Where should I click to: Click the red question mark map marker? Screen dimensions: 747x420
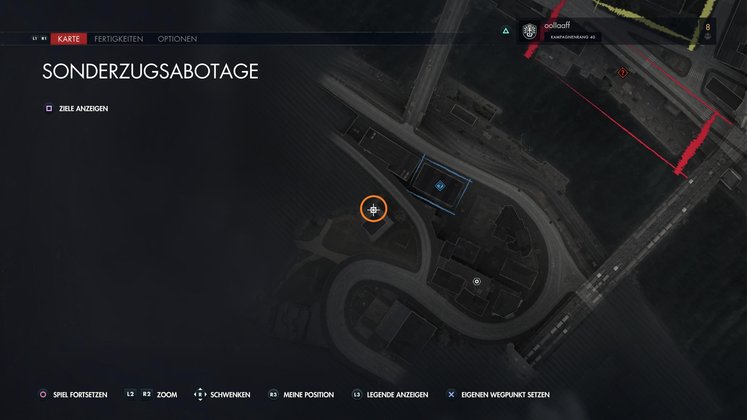pos(623,73)
